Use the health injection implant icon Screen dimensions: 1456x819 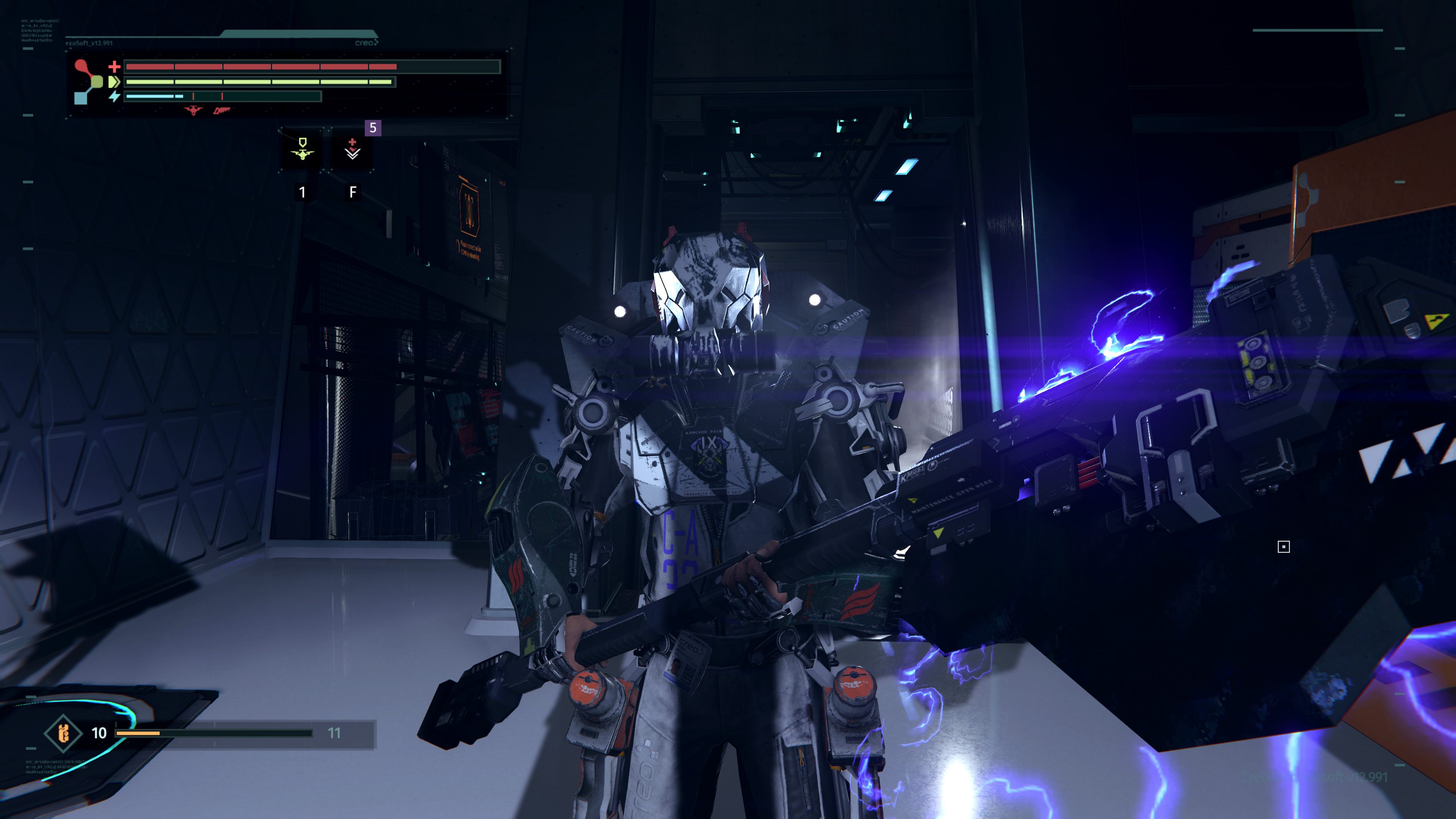352,149
